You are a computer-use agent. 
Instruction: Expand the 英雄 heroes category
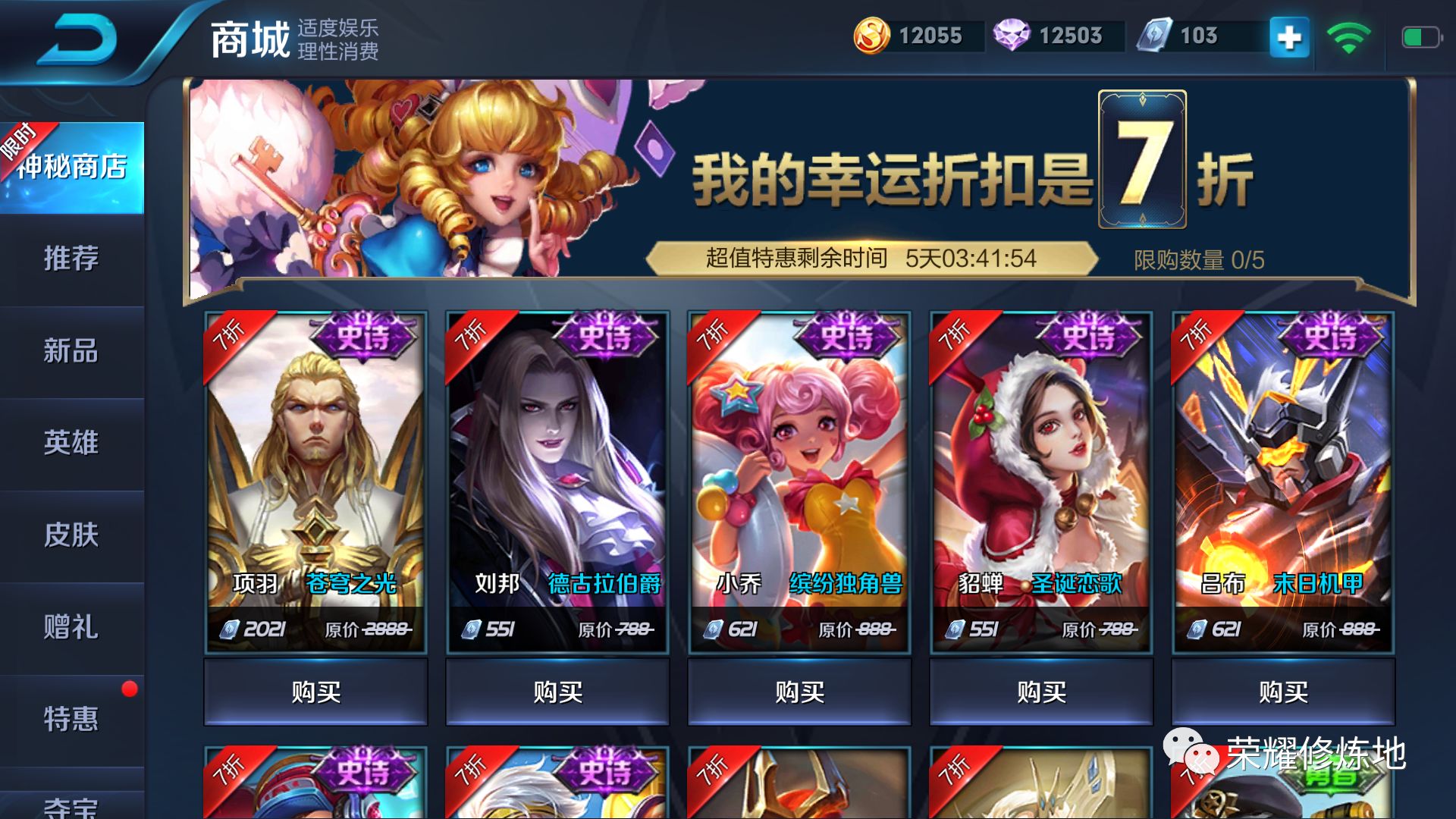pos(72,444)
